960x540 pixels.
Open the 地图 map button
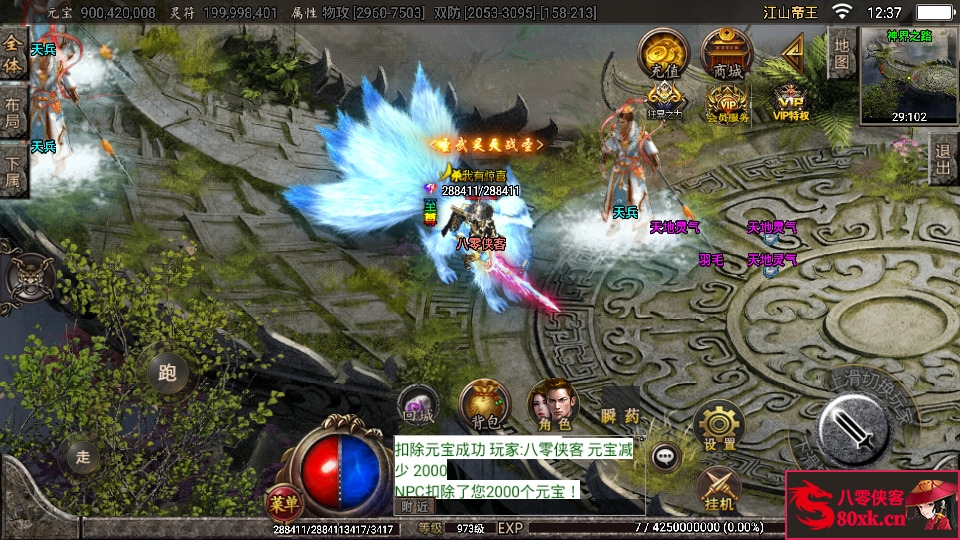[842, 53]
